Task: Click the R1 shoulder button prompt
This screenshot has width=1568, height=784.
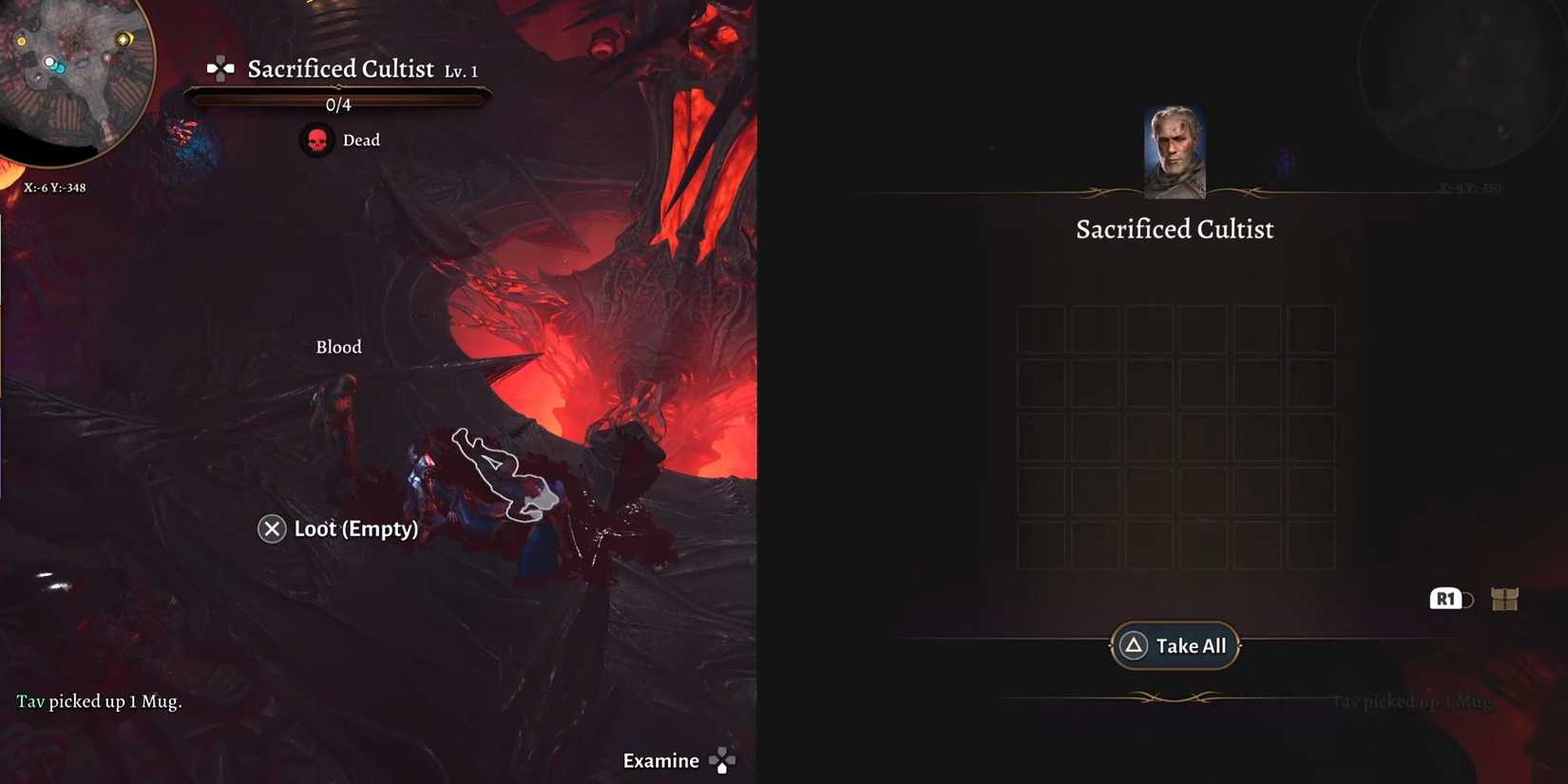Action: click(1444, 599)
